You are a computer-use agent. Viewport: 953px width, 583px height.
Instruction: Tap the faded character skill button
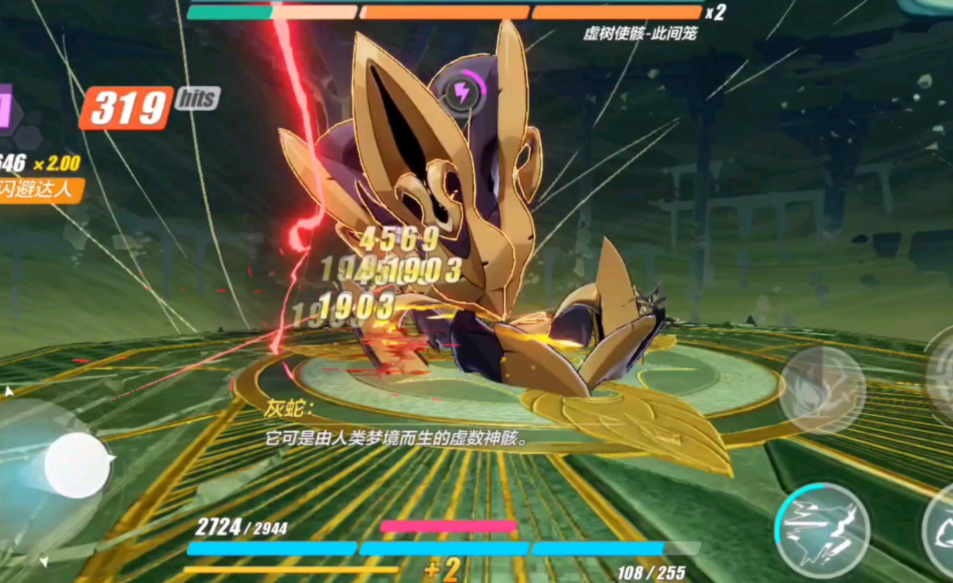tap(822, 383)
